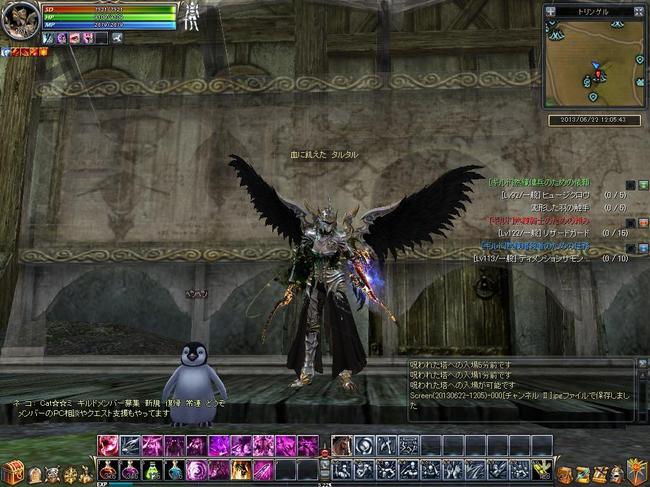Use the green potion in the hotbar
Image resolution: width=650 pixels, height=487 pixels.
153,469
